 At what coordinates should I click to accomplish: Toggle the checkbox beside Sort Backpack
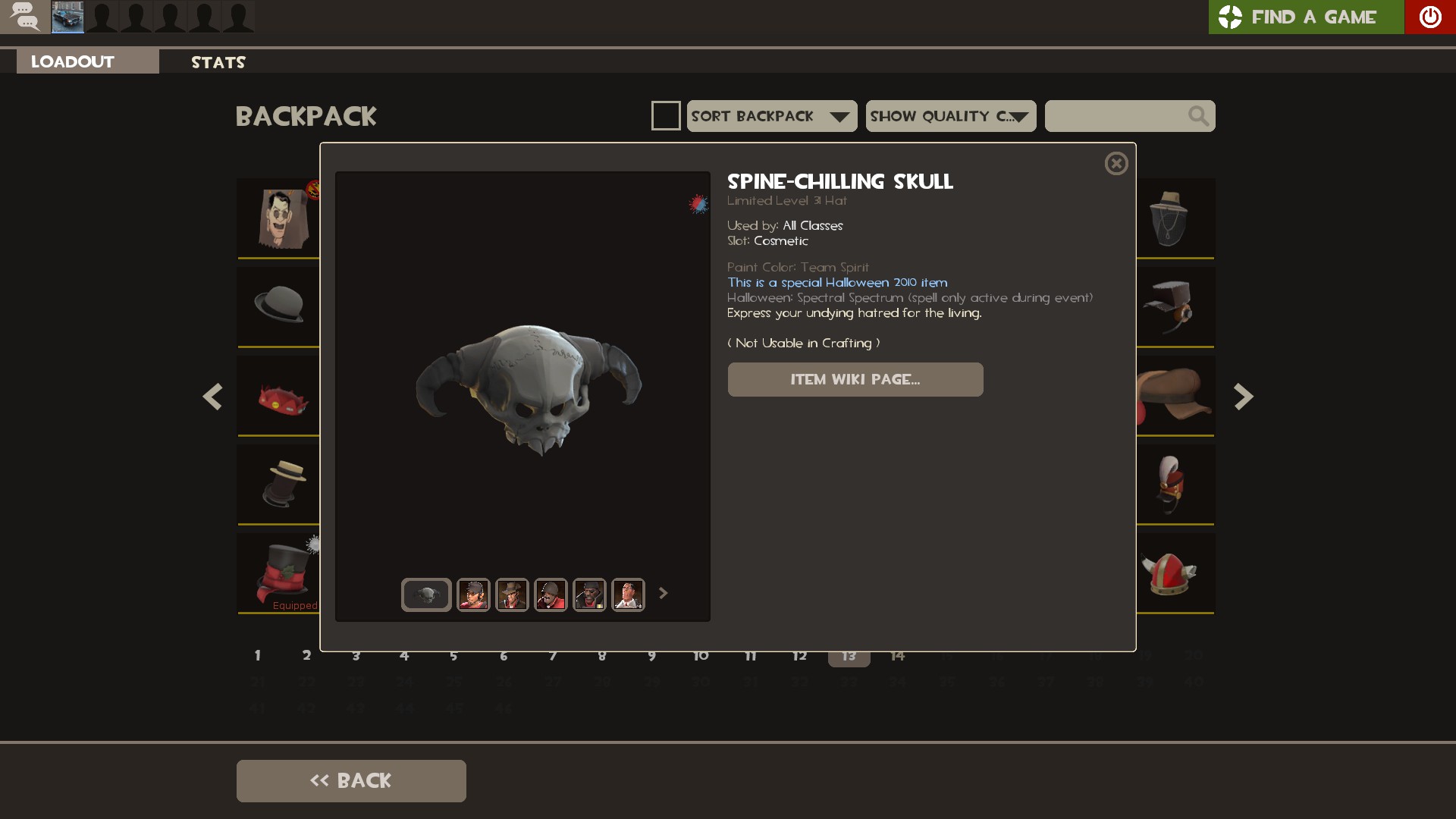point(666,116)
